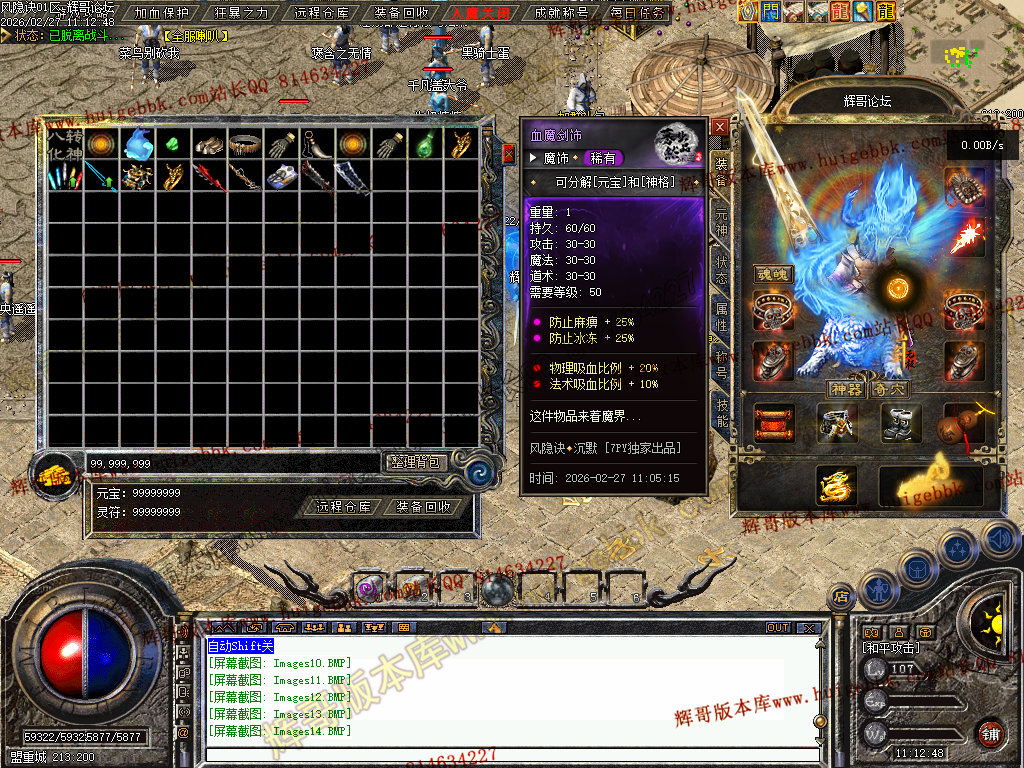The width and height of the screenshot is (1024, 768).
Task: Click the red 铺 shop button
Action: point(991,734)
